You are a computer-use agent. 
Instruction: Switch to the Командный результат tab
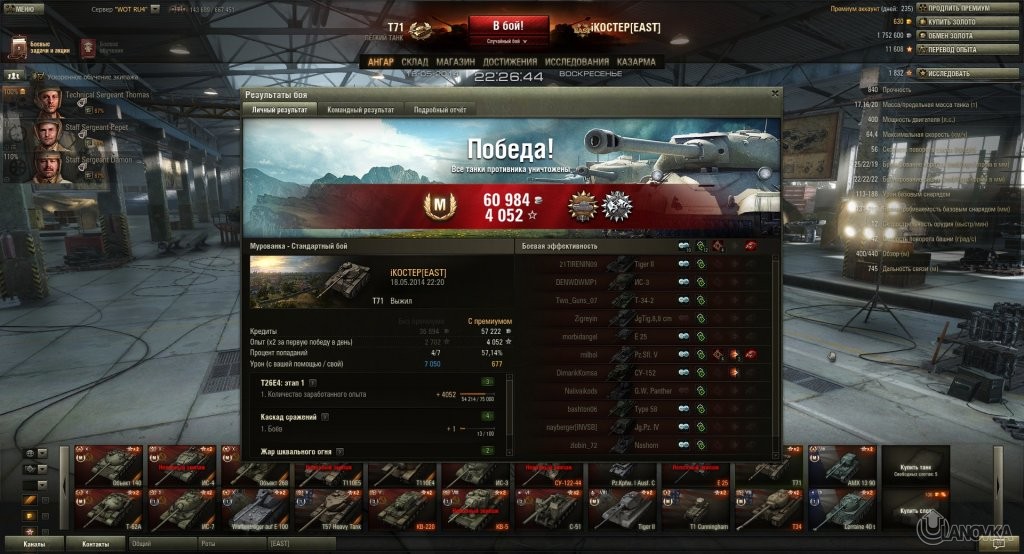point(360,109)
